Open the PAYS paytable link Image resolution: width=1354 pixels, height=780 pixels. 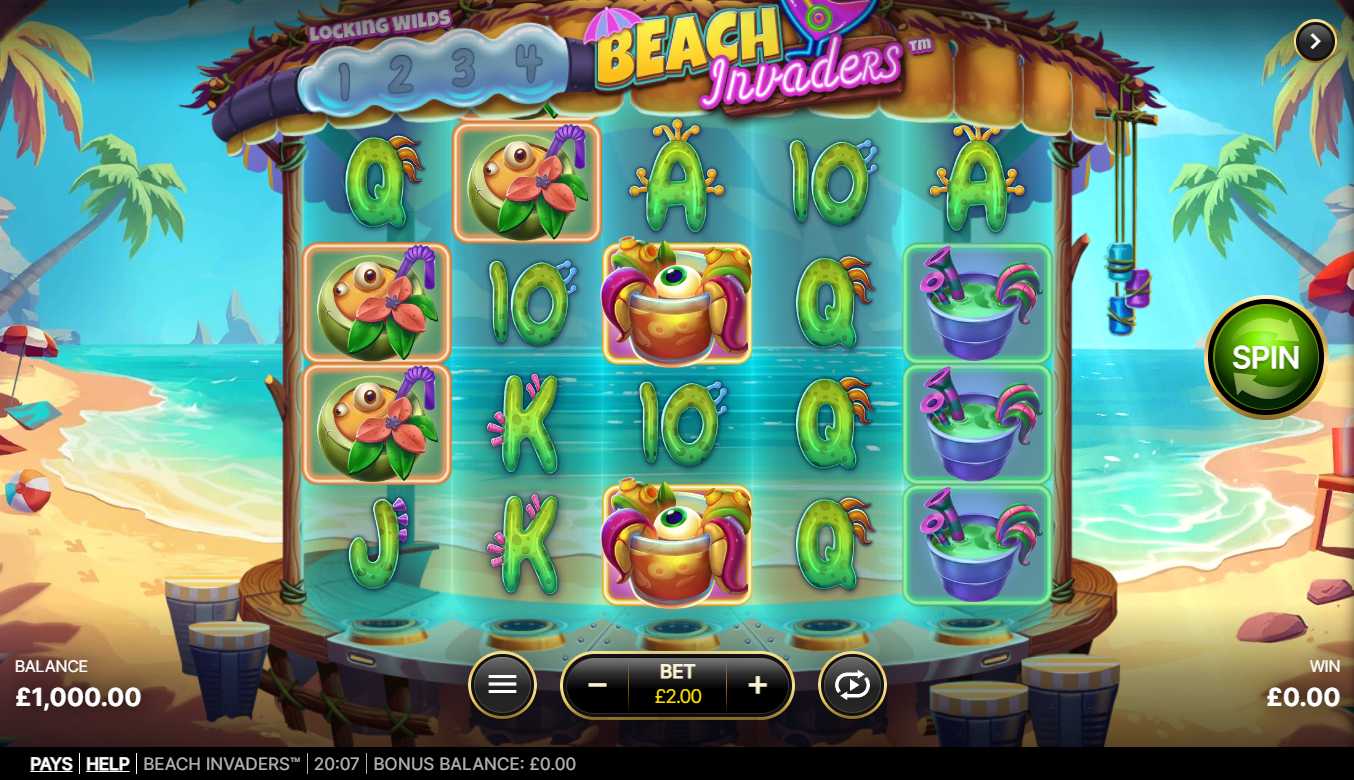pyautogui.click(x=51, y=764)
